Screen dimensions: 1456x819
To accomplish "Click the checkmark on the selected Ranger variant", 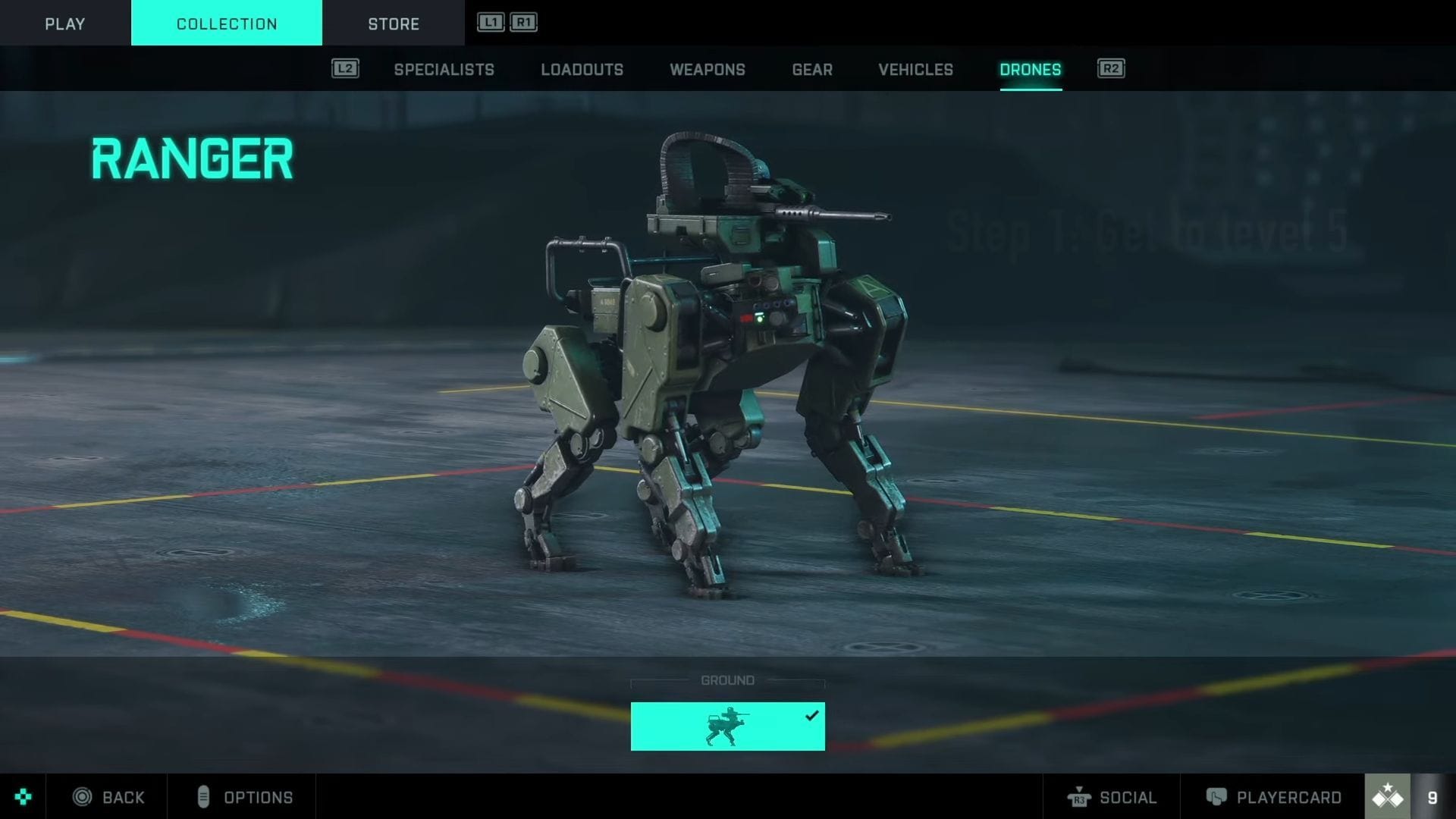I will pyautogui.click(x=813, y=714).
